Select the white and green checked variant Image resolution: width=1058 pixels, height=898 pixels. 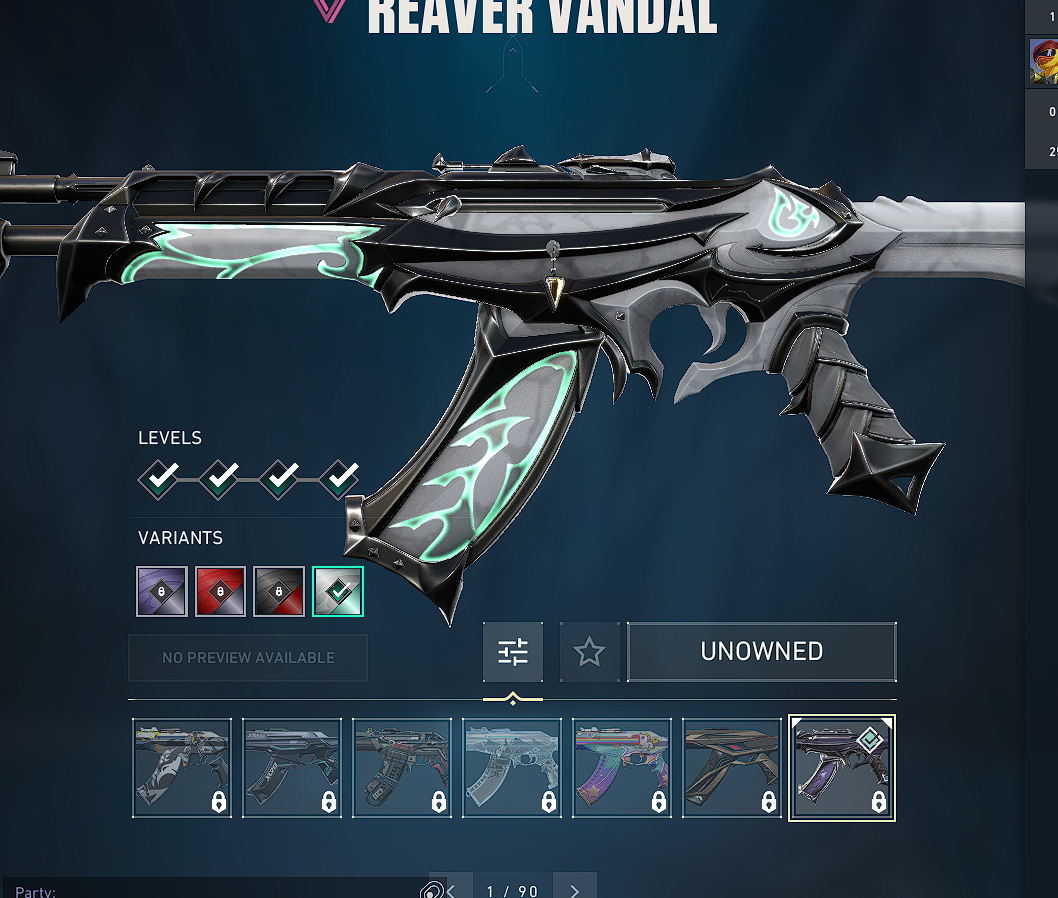338,591
